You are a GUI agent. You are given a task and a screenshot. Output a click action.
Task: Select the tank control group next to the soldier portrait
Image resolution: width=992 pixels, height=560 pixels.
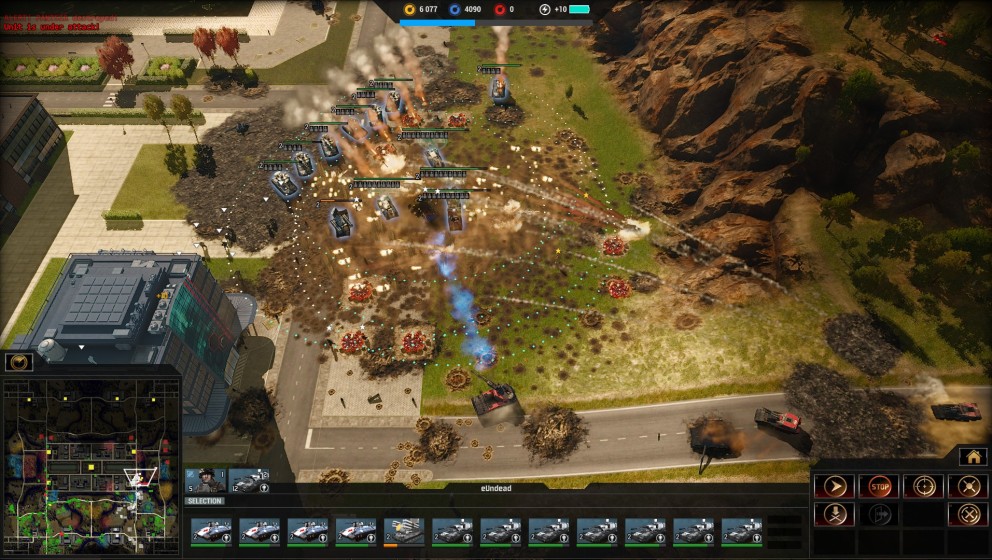249,481
